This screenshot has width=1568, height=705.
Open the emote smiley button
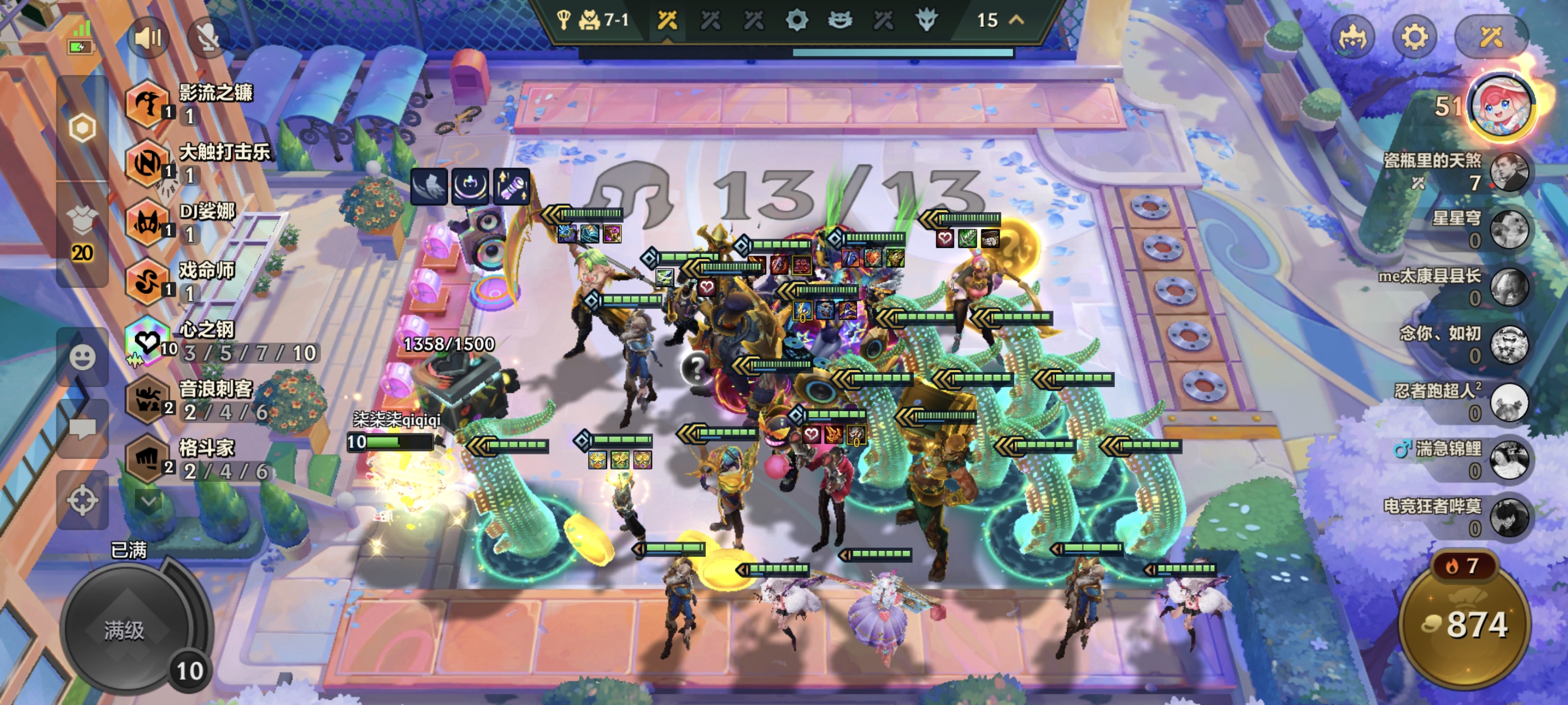tap(82, 357)
